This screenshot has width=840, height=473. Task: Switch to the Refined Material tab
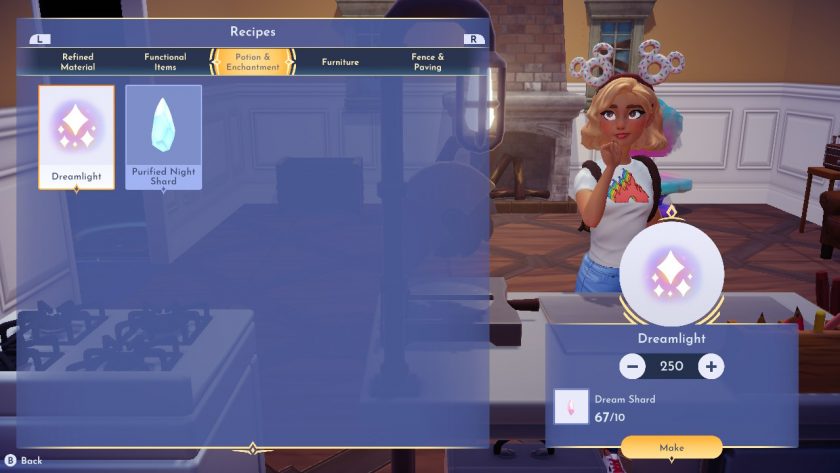pos(78,62)
